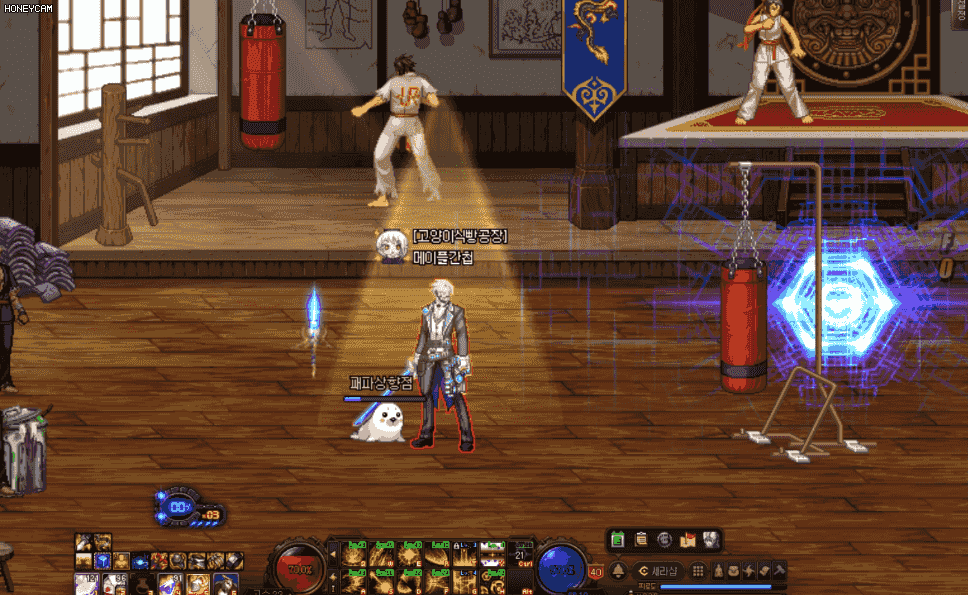Use the potion slot showing count 121

click(x=86, y=584)
